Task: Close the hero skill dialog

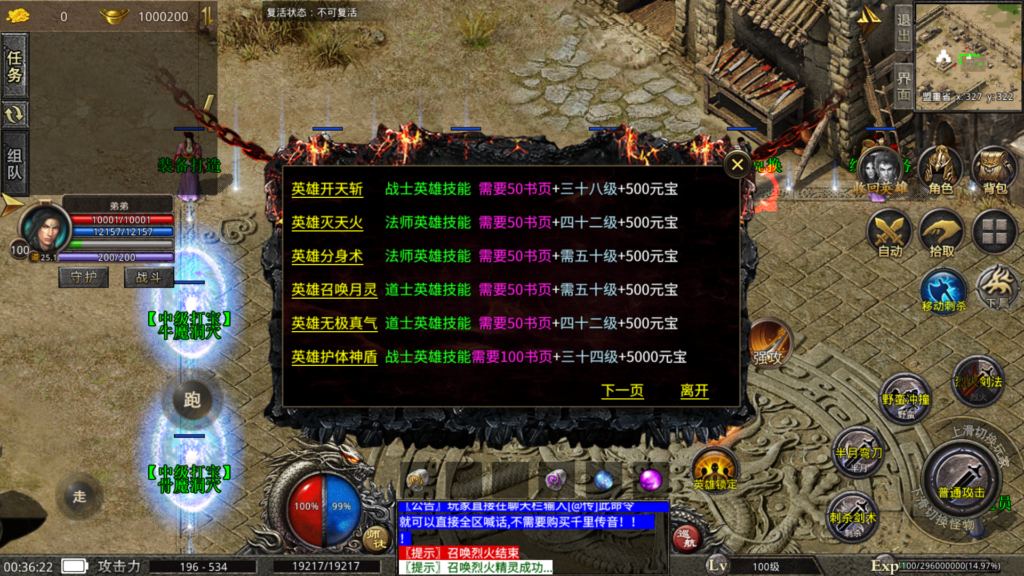Action: (x=737, y=165)
